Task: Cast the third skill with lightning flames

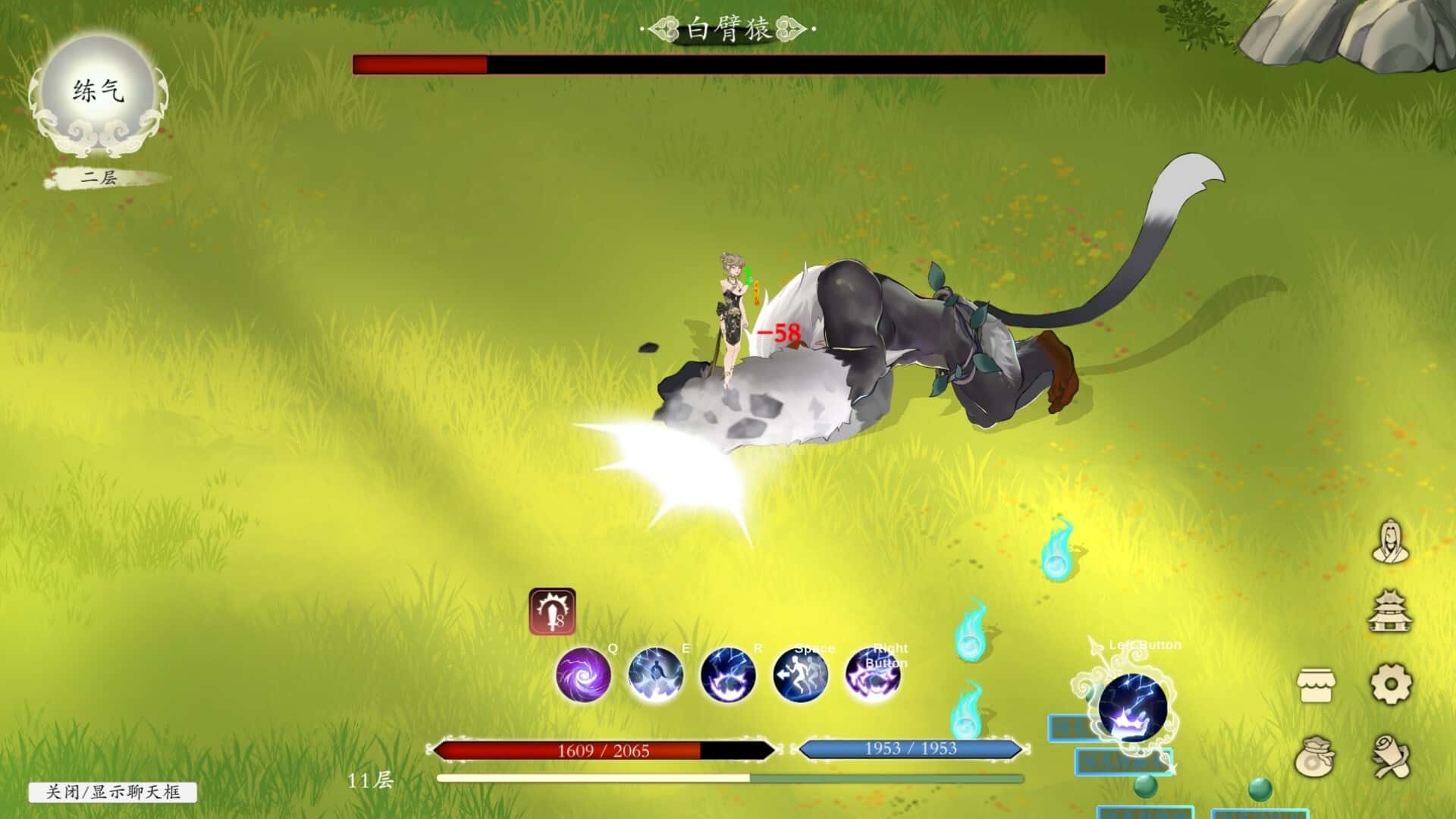Action: tap(727, 674)
